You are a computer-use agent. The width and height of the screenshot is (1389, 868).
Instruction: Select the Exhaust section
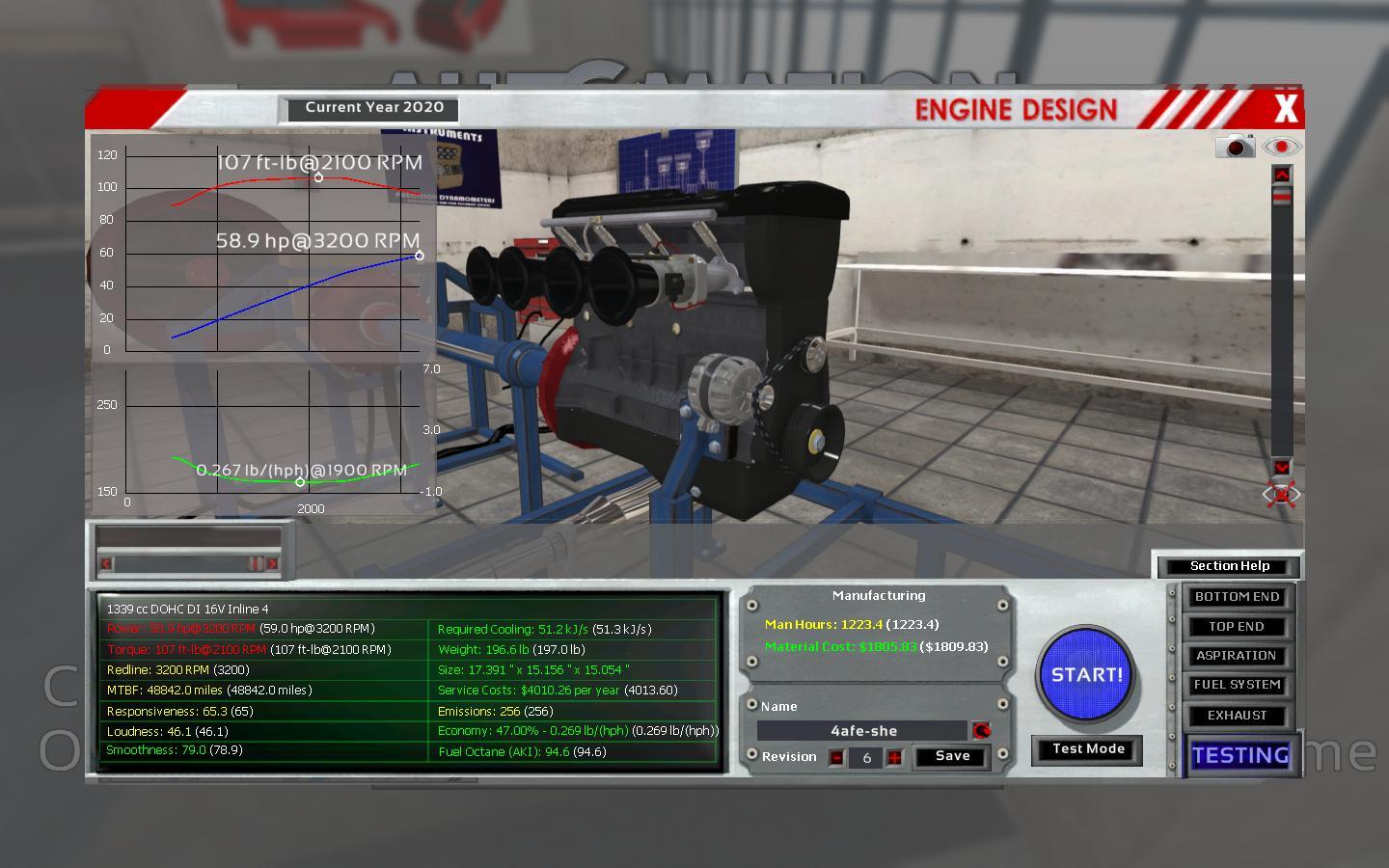(1237, 716)
